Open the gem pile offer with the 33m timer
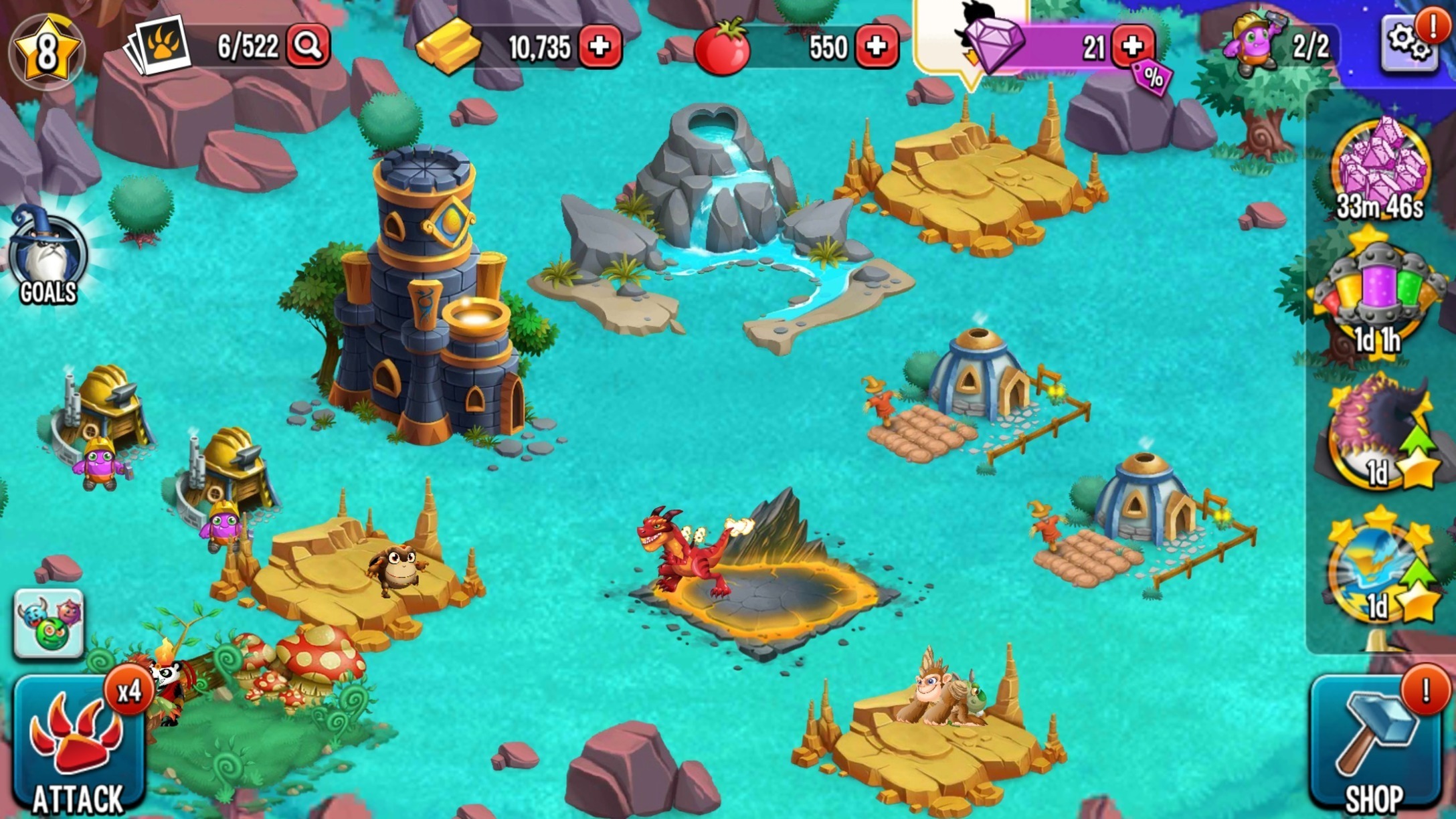Screen dimensions: 1456x819 (x=1380, y=167)
